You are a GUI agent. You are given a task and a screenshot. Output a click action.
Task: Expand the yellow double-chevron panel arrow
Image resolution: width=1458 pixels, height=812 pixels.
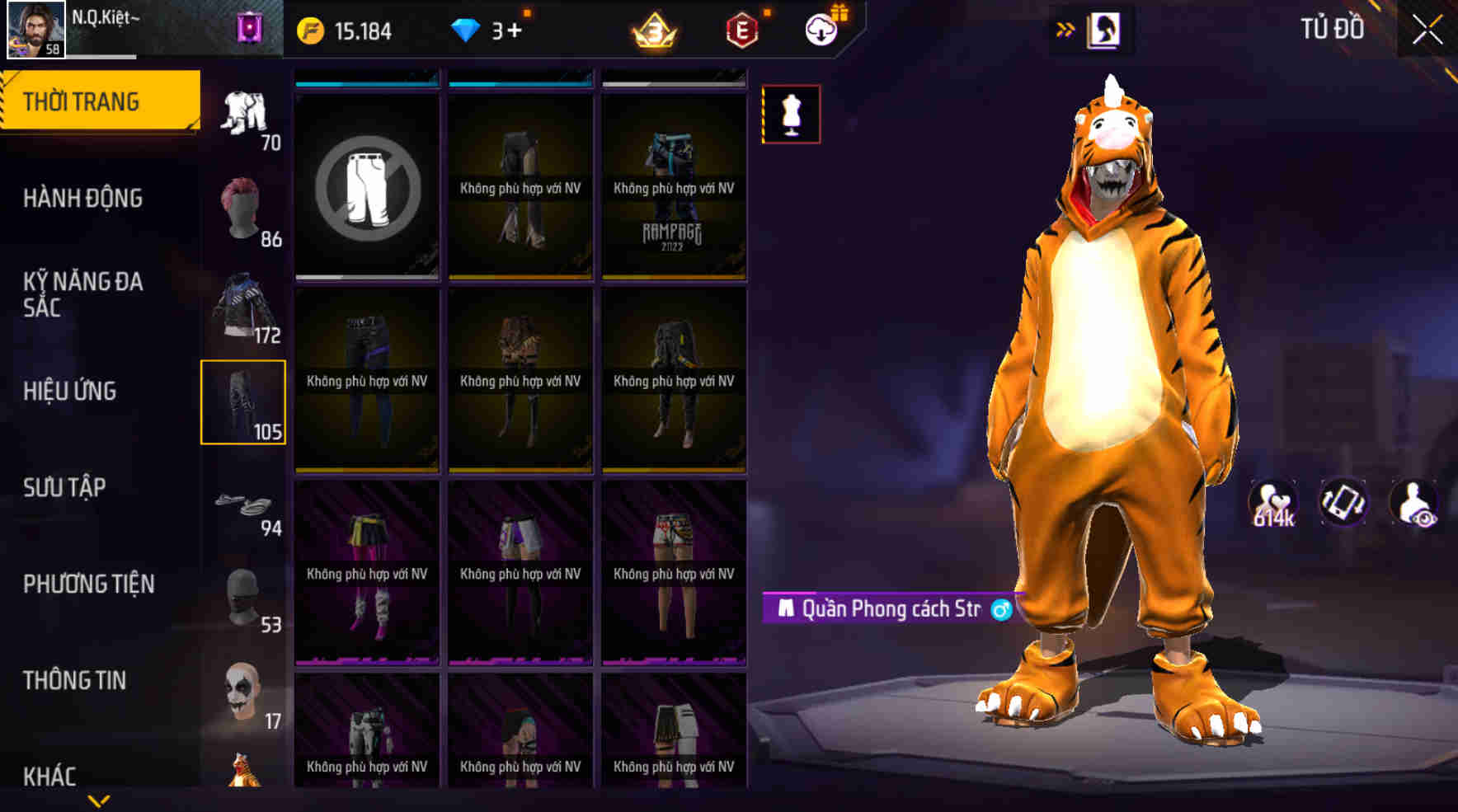[x=1066, y=27]
